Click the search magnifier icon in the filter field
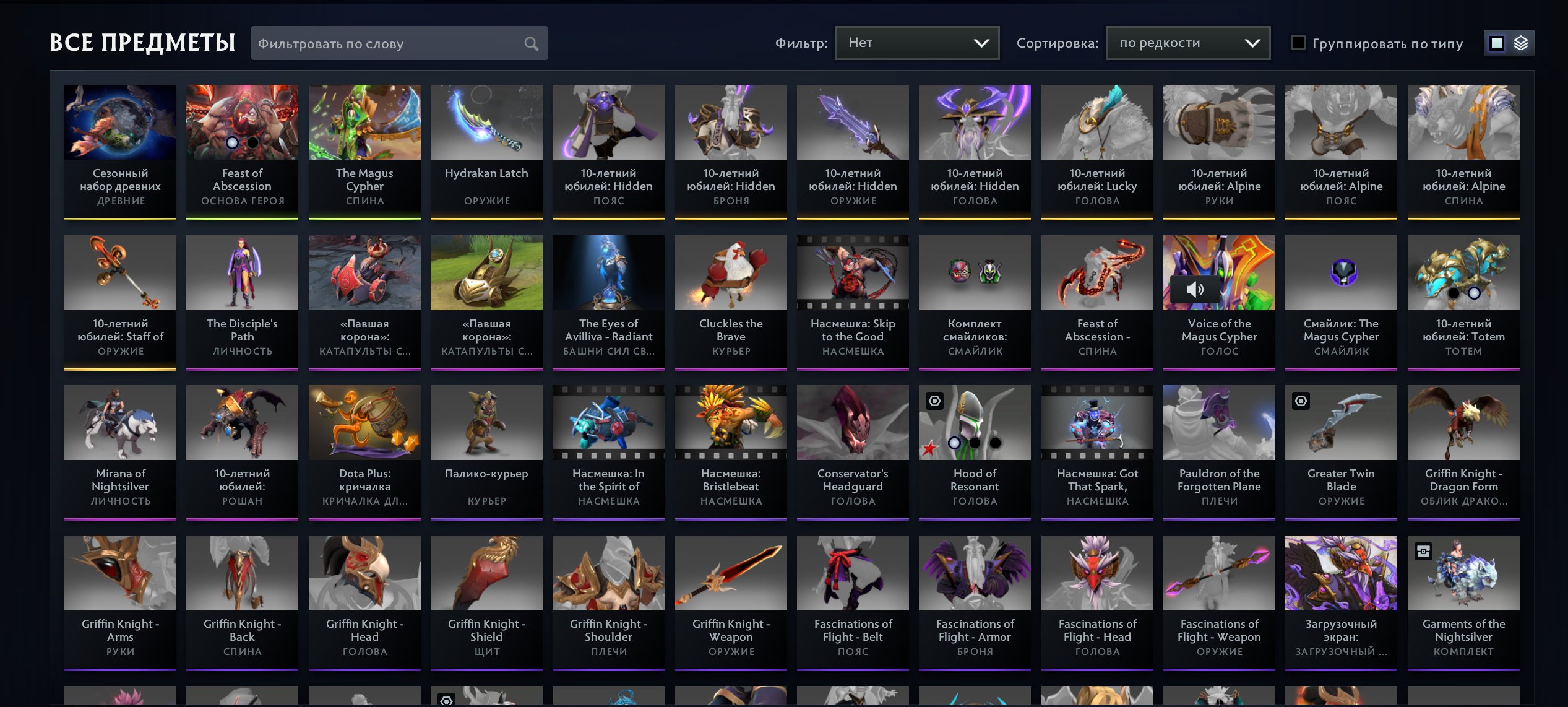 coord(532,43)
